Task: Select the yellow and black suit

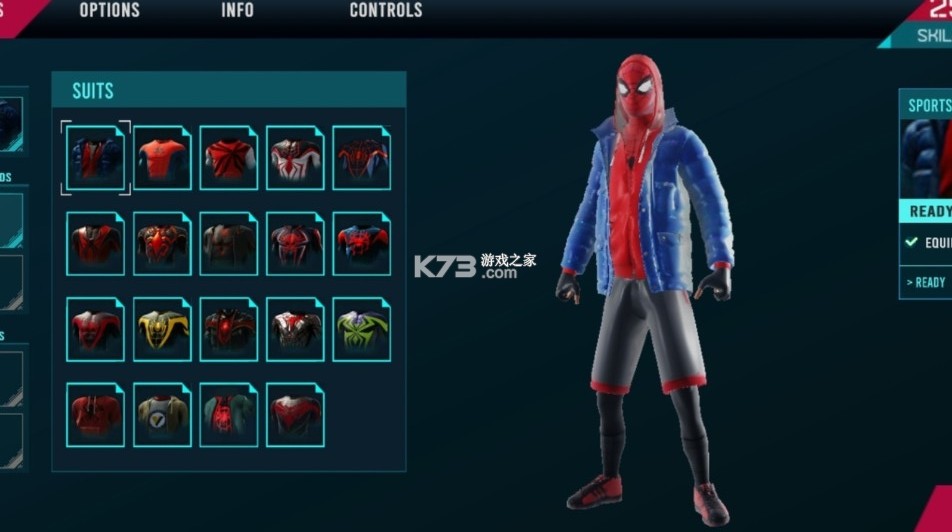Action: click(162, 329)
